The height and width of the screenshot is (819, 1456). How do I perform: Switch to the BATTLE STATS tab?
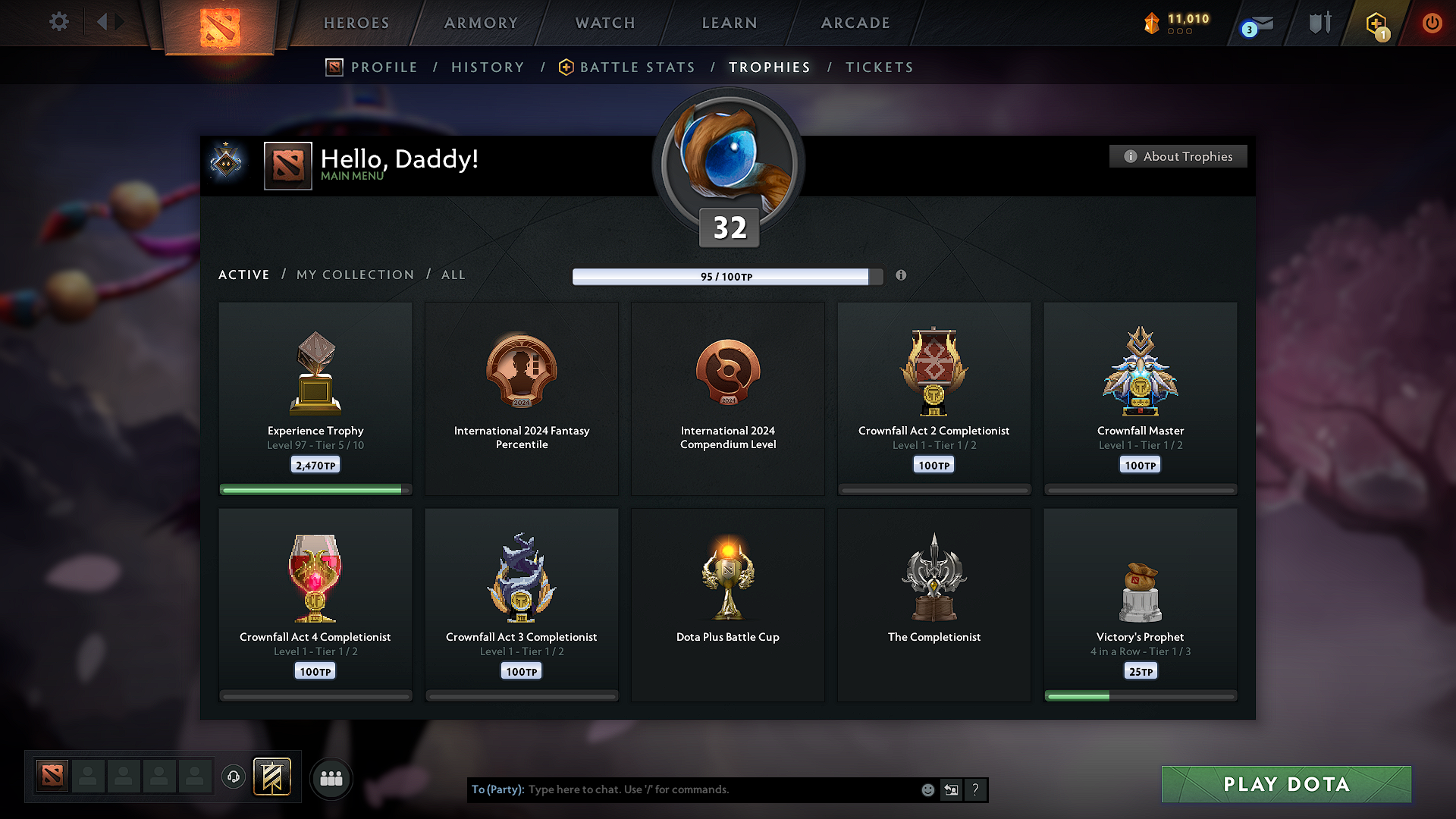637,67
